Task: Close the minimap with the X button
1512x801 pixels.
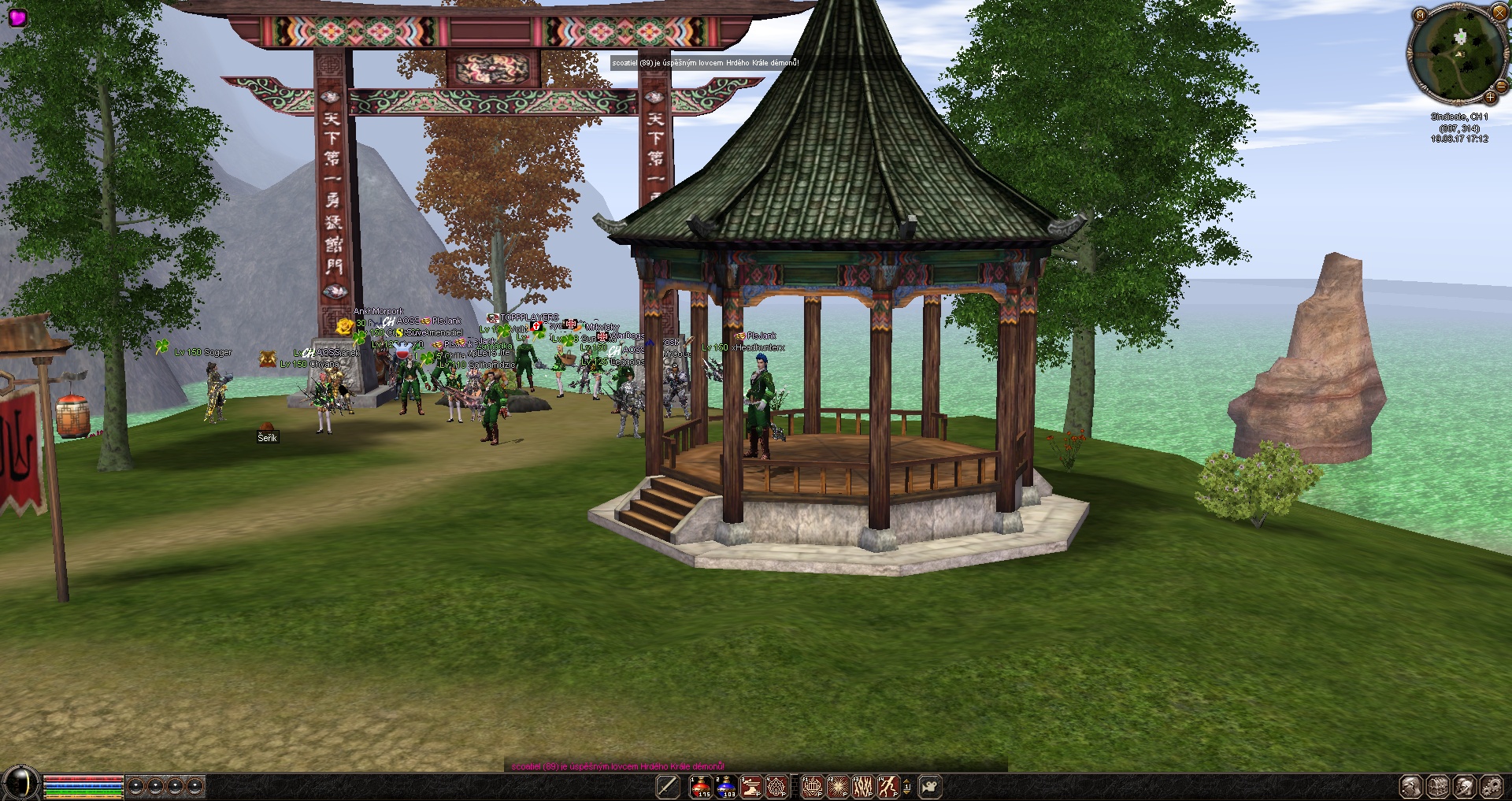Action: (1499, 12)
